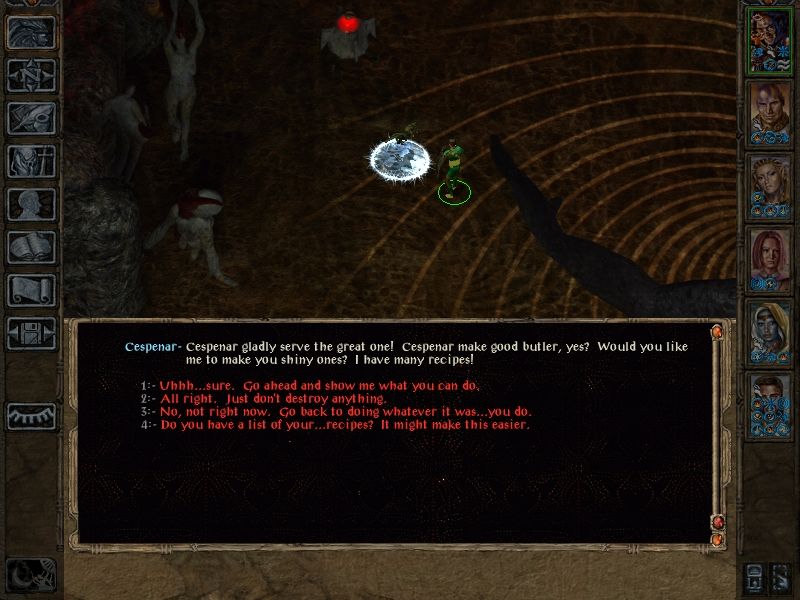This screenshot has height=600, width=800.
Task: Select the dark-haired man's bottom portrait
Action: click(x=770, y=405)
